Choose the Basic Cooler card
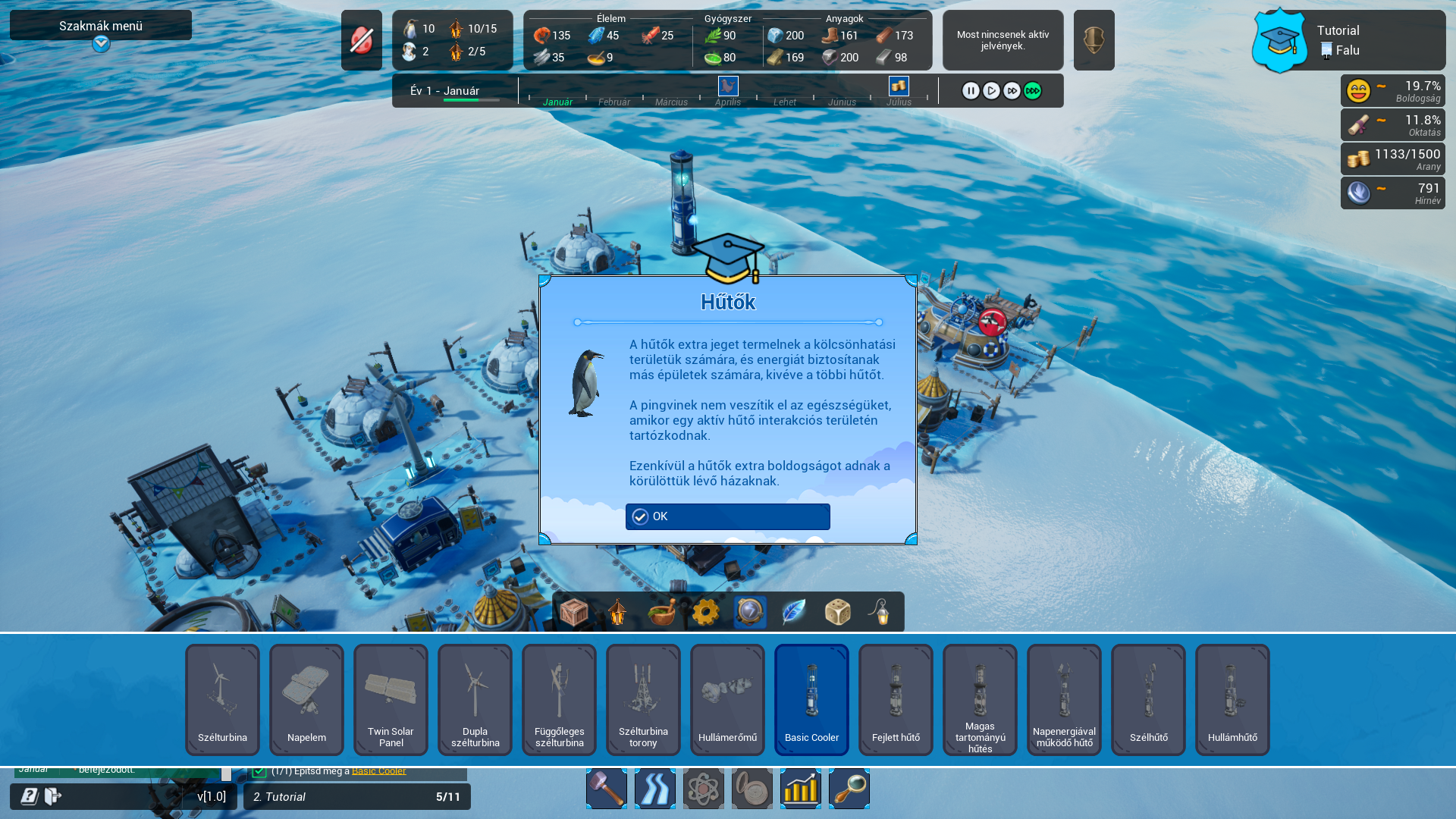This screenshot has width=1456, height=819. coord(811,699)
